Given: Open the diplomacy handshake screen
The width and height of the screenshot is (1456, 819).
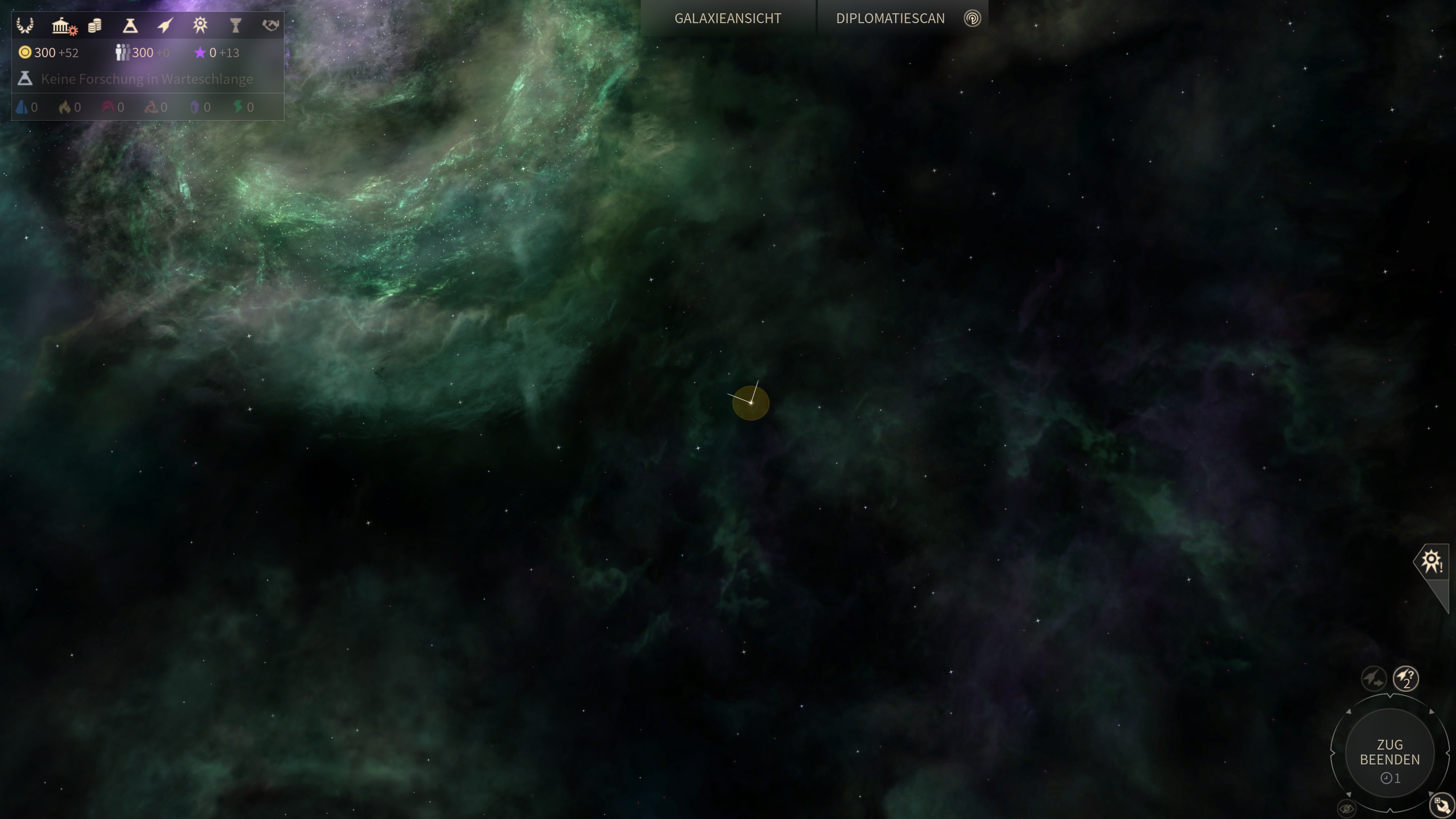Looking at the screenshot, I should click(x=271, y=25).
